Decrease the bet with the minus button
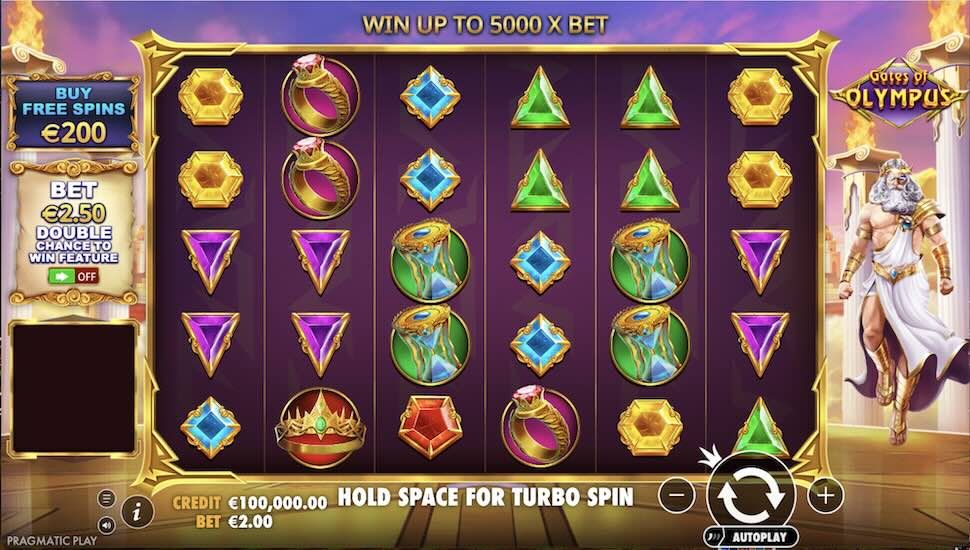Screen dimensions: 970x550 (x=677, y=494)
